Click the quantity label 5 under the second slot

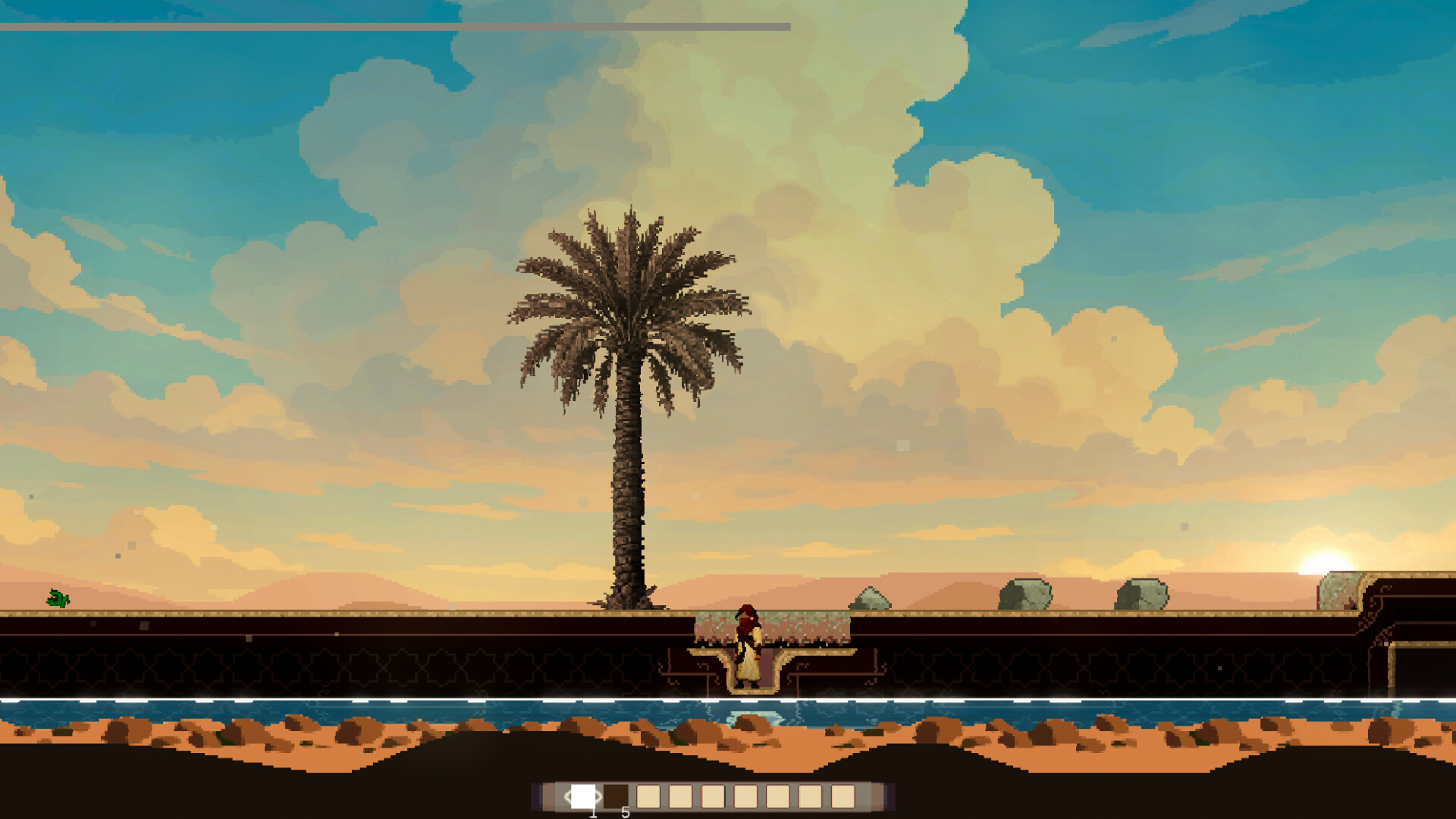tap(625, 812)
